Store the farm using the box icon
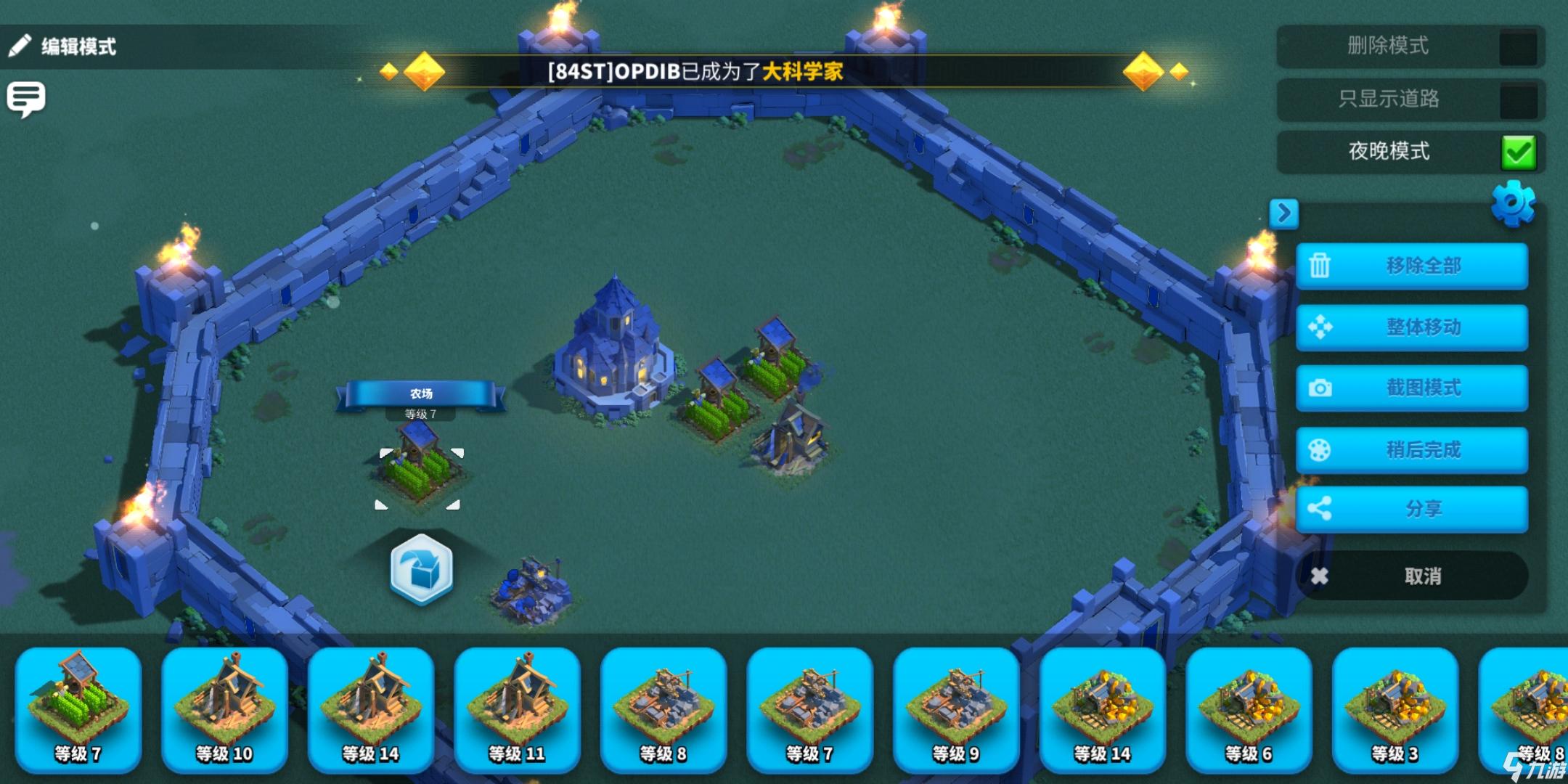 click(x=421, y=570)
